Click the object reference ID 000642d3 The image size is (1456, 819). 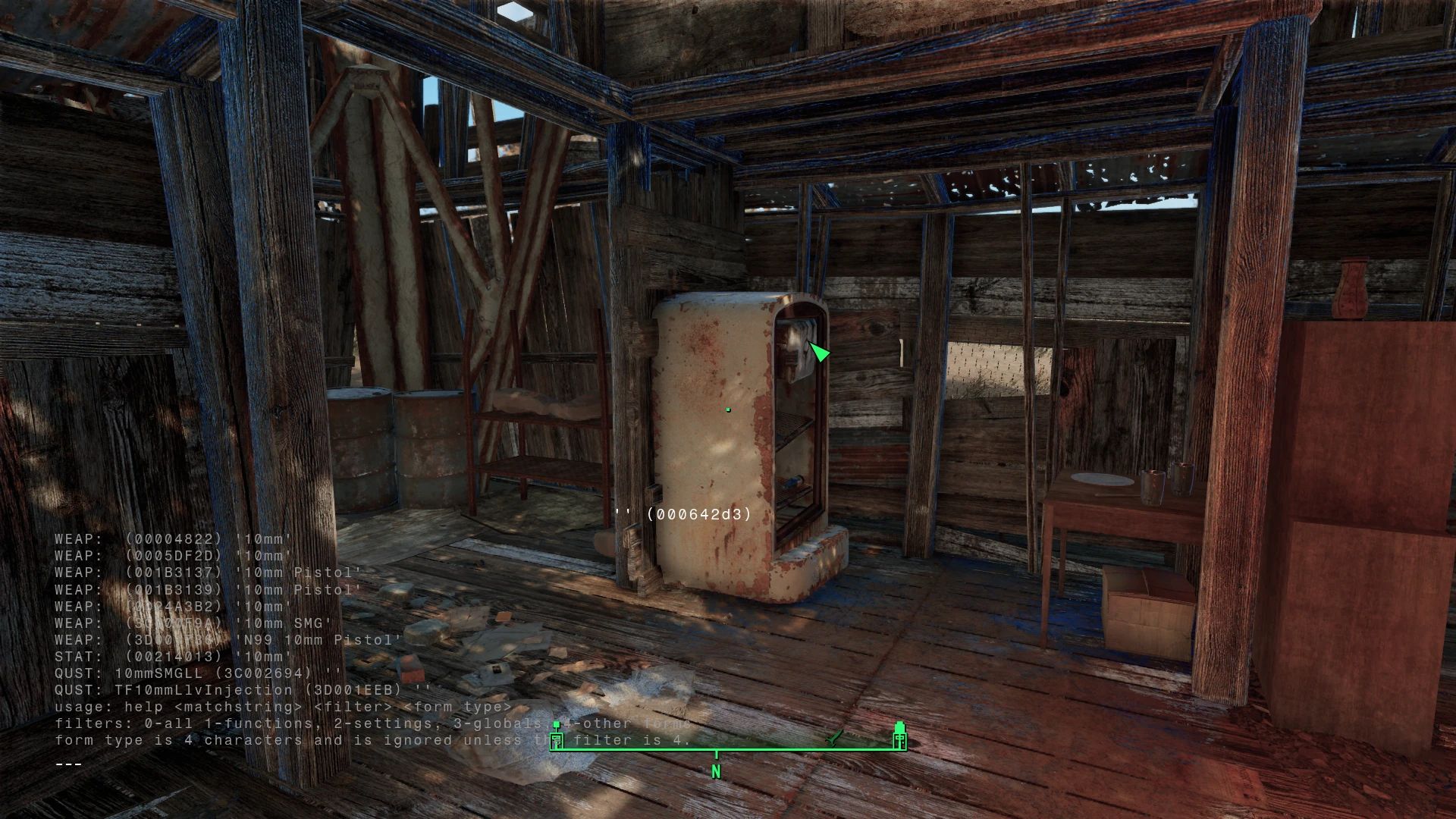click(698, 514)
